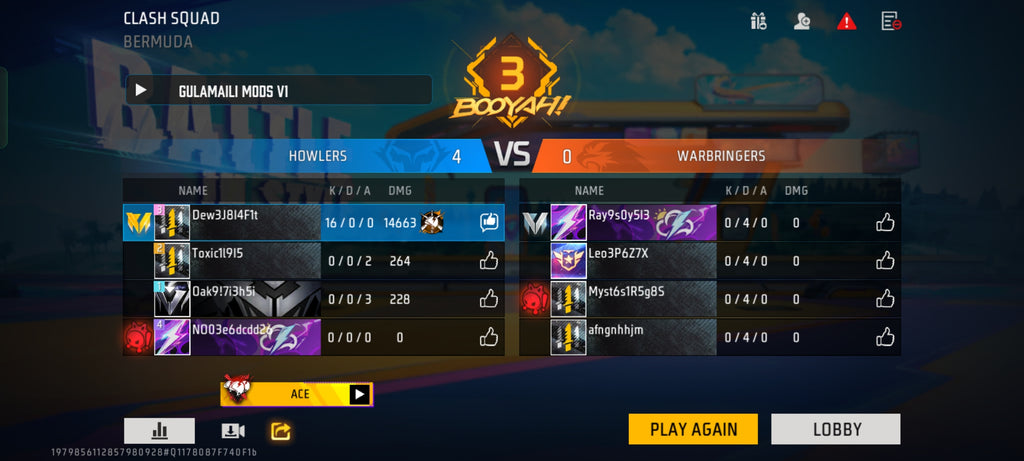The height and width of the screenshot is (461, 1024).
Task: Toggle the like on Dew3J8I4F1t
Action: tap(488, 222)
